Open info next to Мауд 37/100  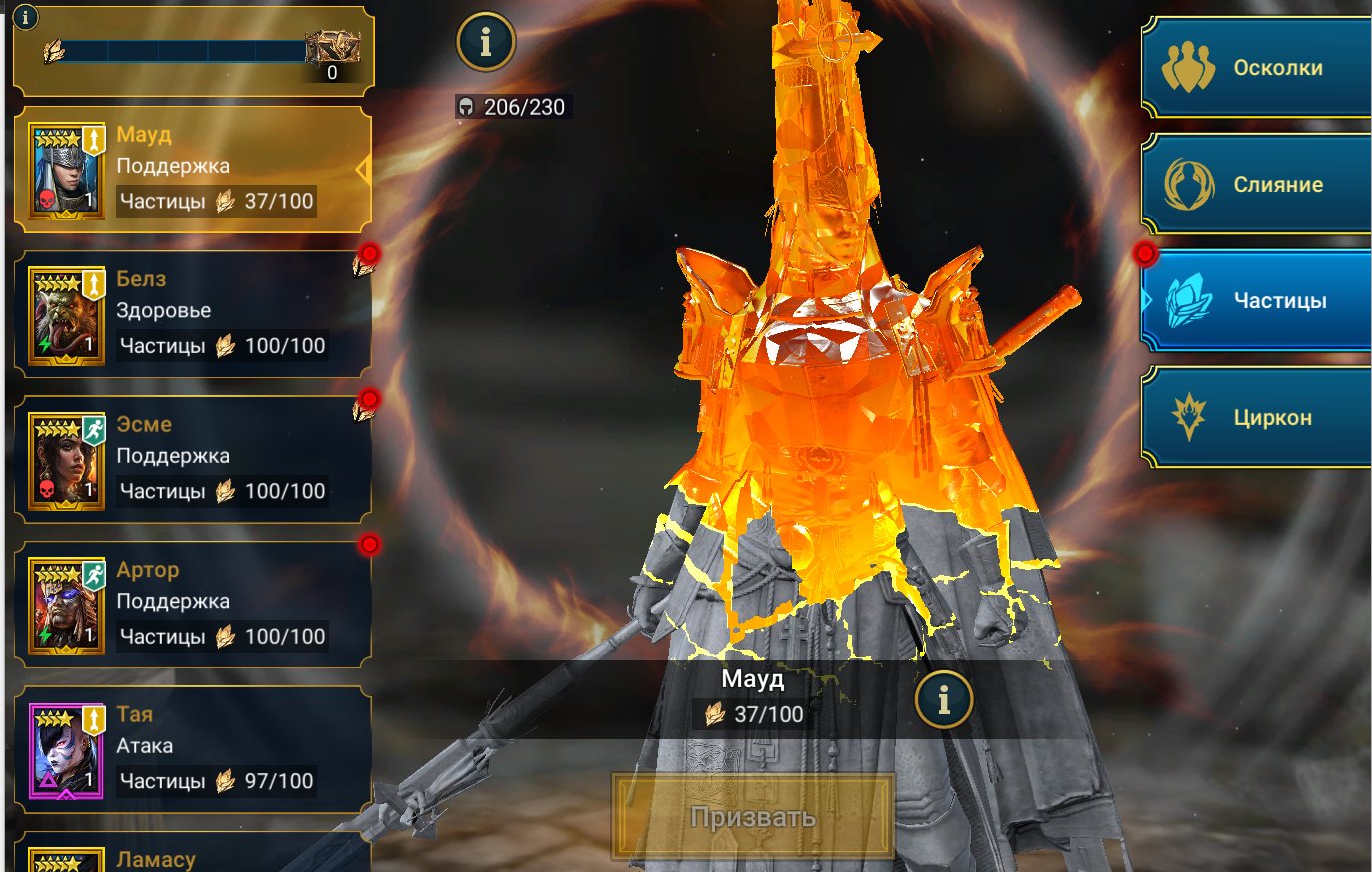pos(943,699)
